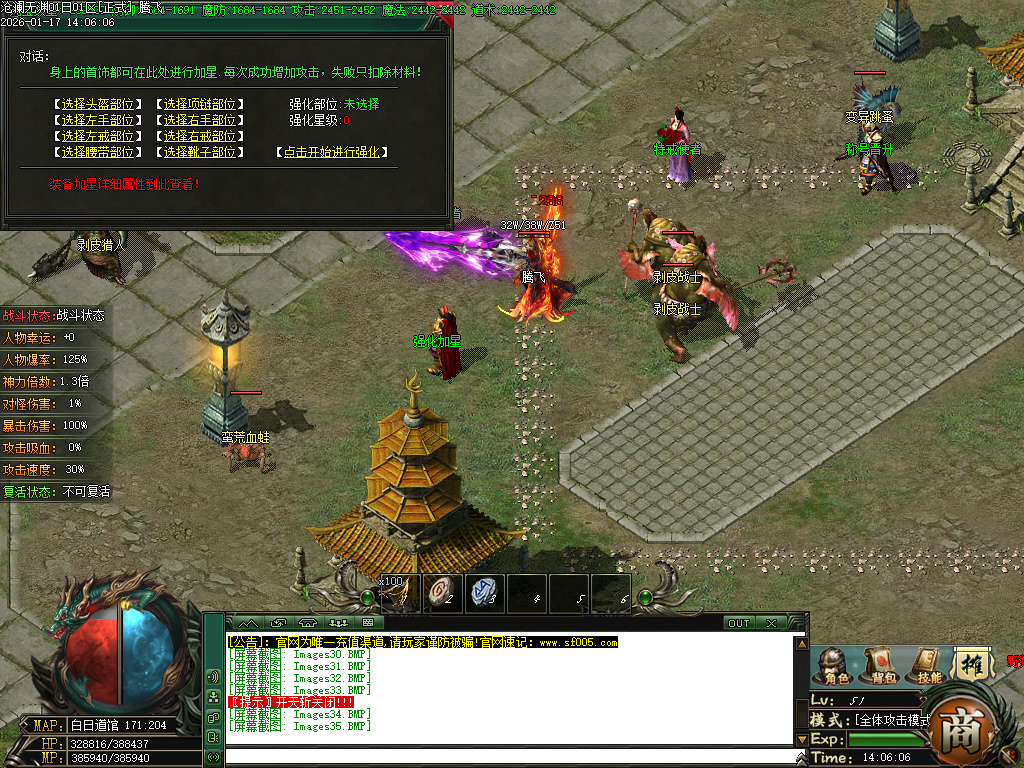
Task: Select the belt option 选择腰带部位
Action: [x=97, y=152]
